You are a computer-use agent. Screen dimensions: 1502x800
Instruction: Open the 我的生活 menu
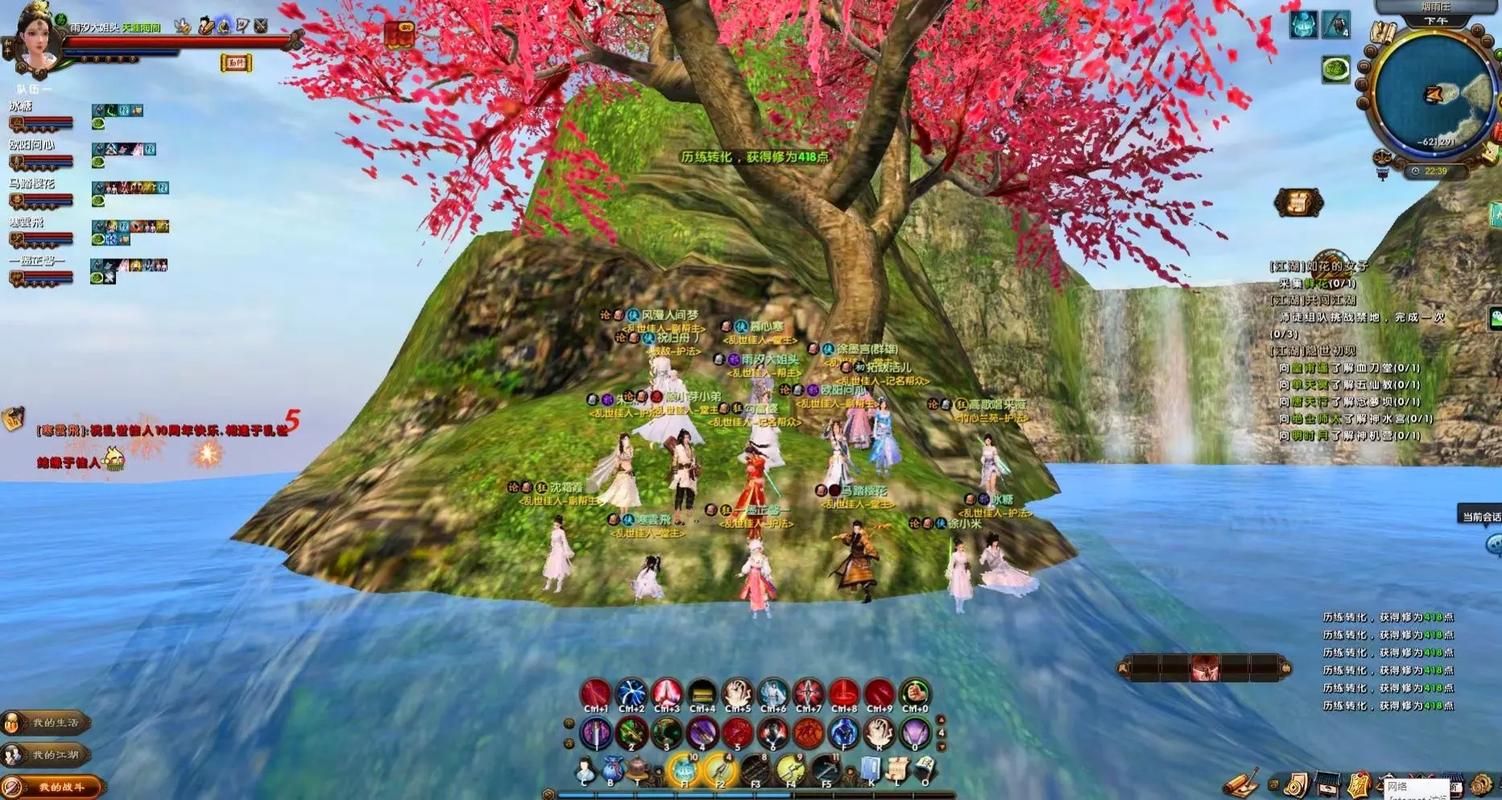(46, 723)
